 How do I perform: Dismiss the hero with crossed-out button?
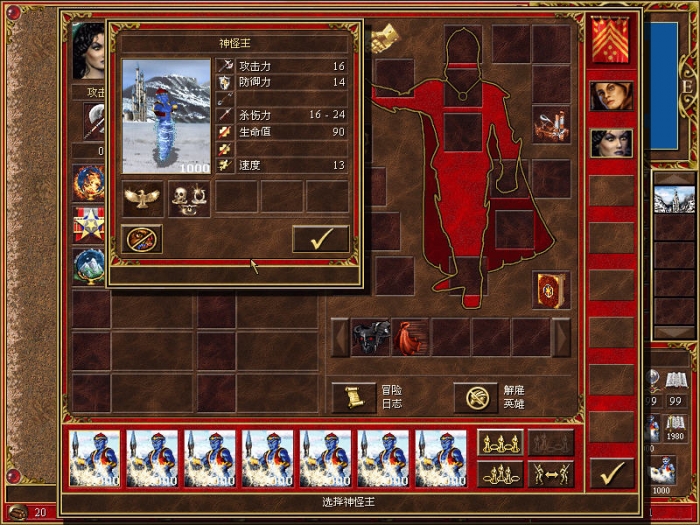pos(476,397)
